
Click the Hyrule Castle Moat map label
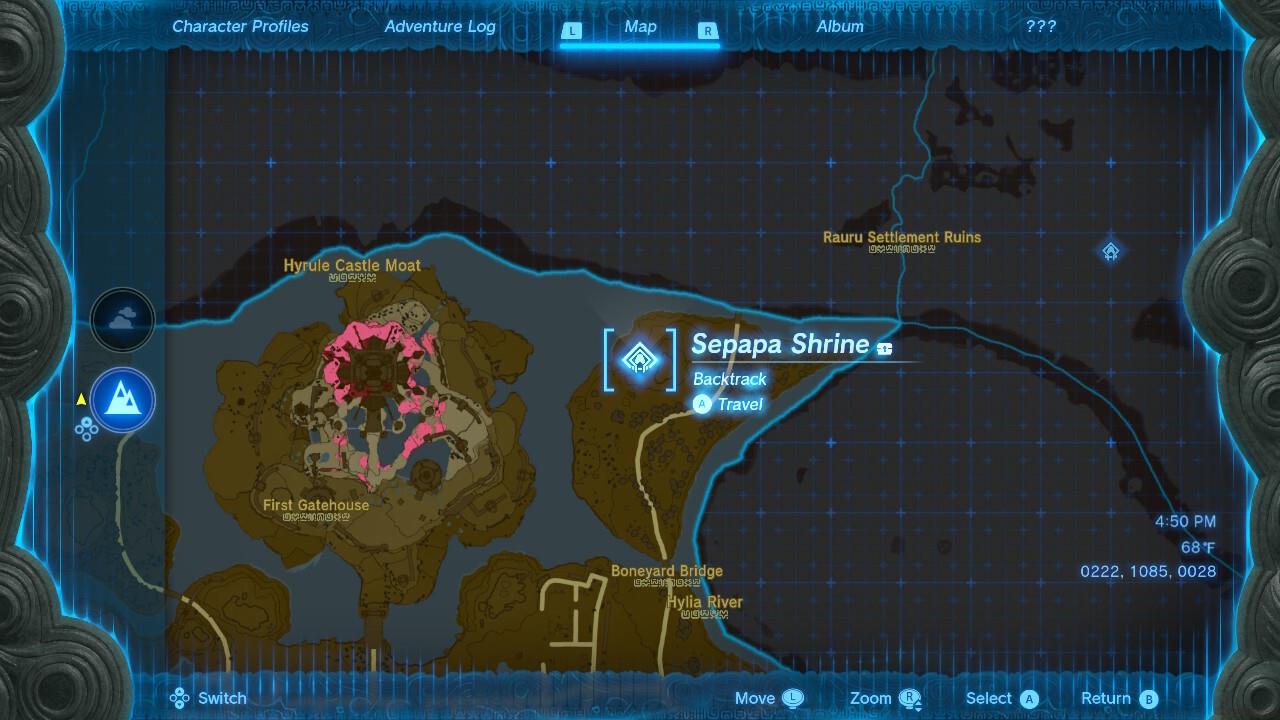point(353,266)
